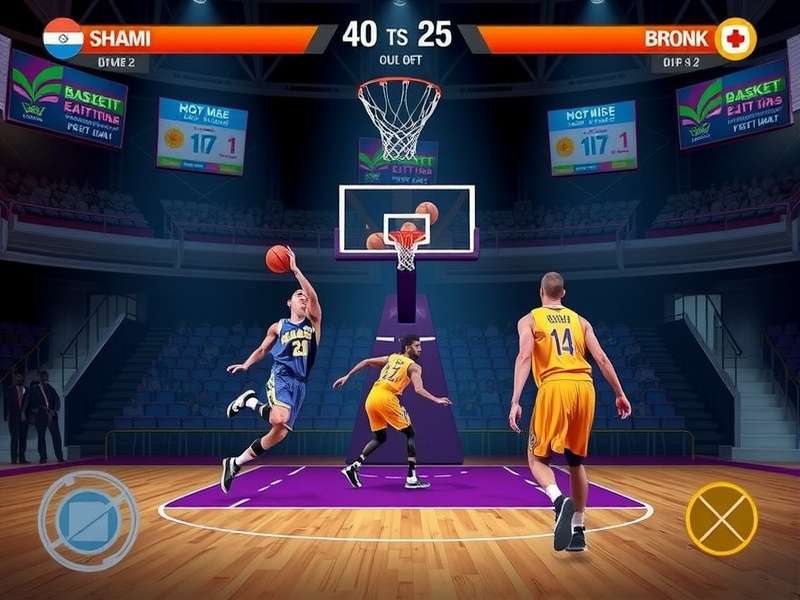Select the SHAMI team flag icon
The image size is (800, 600).
[x=63, y=39]
